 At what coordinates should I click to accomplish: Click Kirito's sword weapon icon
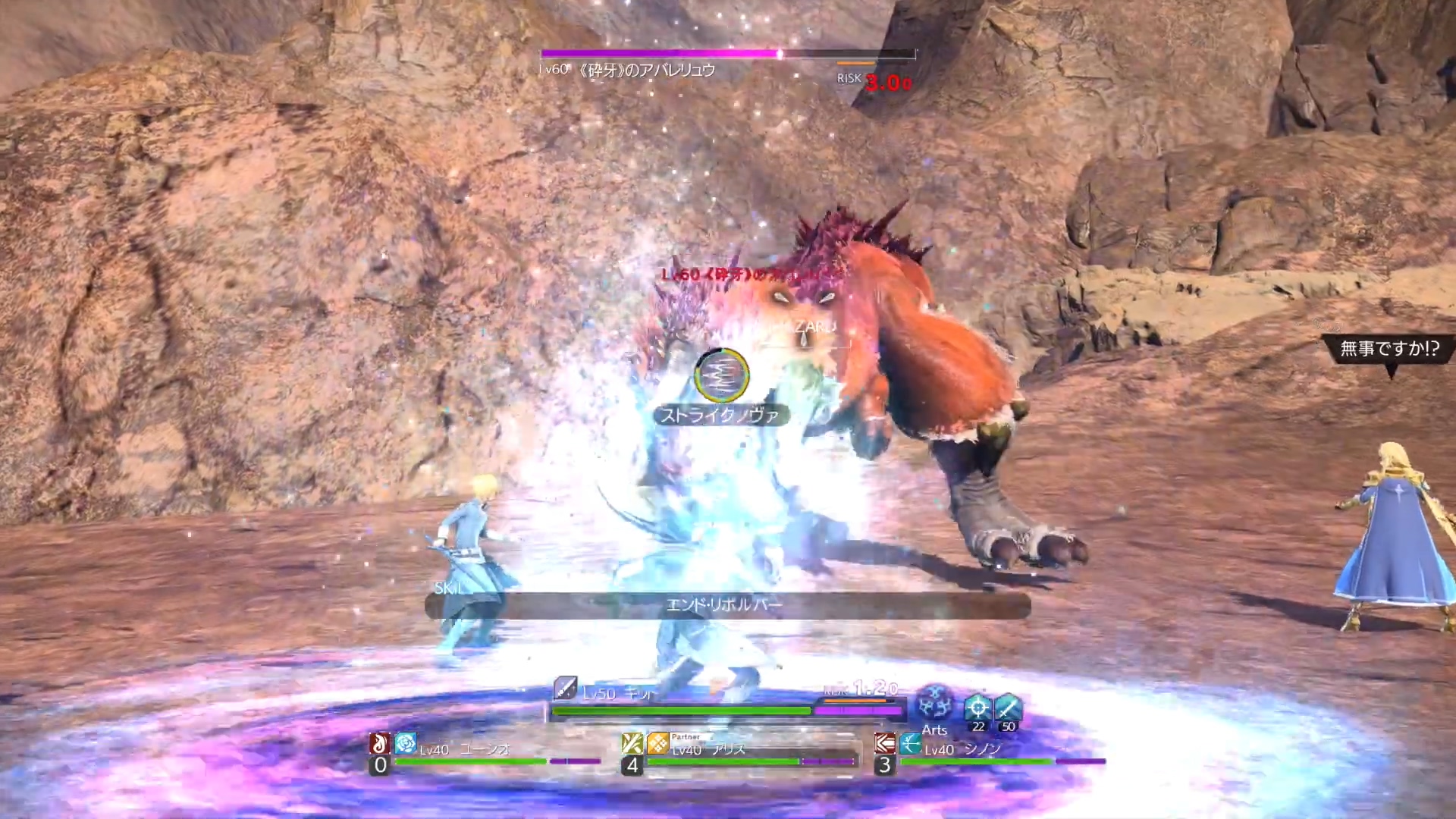(x=565, y=688)
